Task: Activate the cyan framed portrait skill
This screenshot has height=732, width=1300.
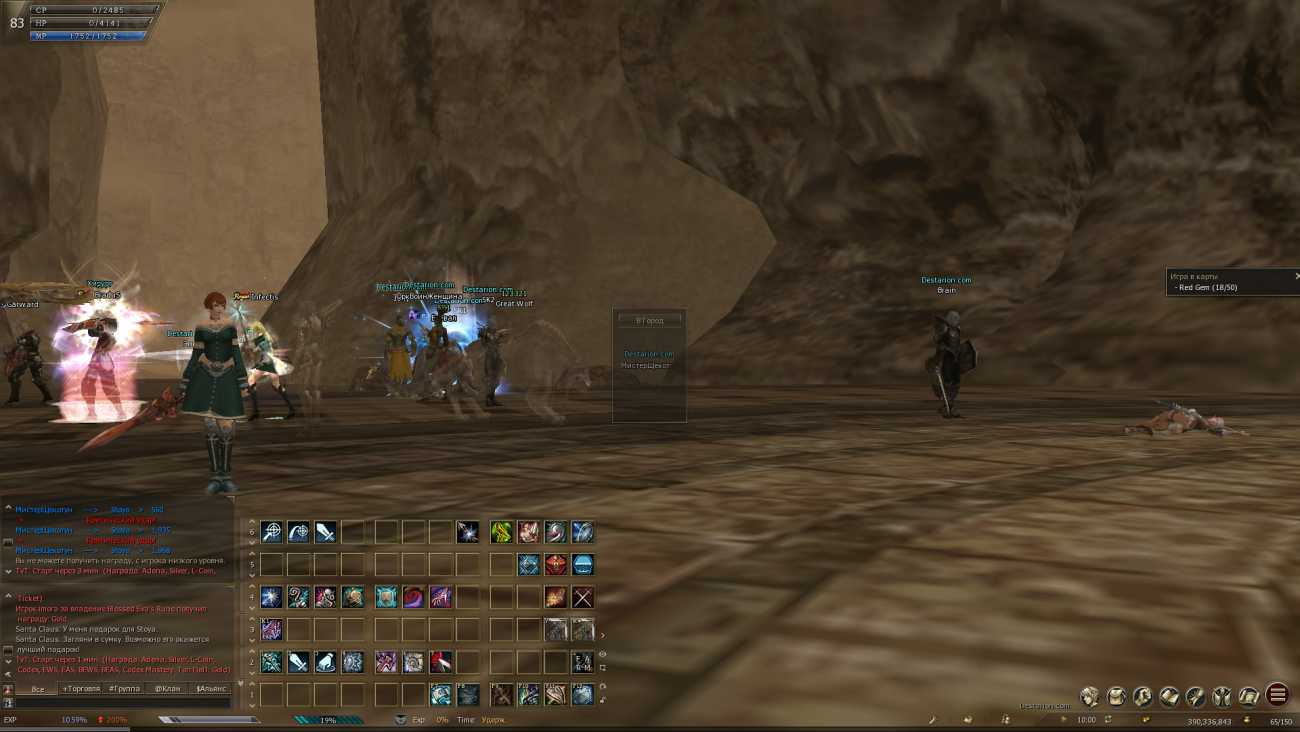Action: coord(386,597)
